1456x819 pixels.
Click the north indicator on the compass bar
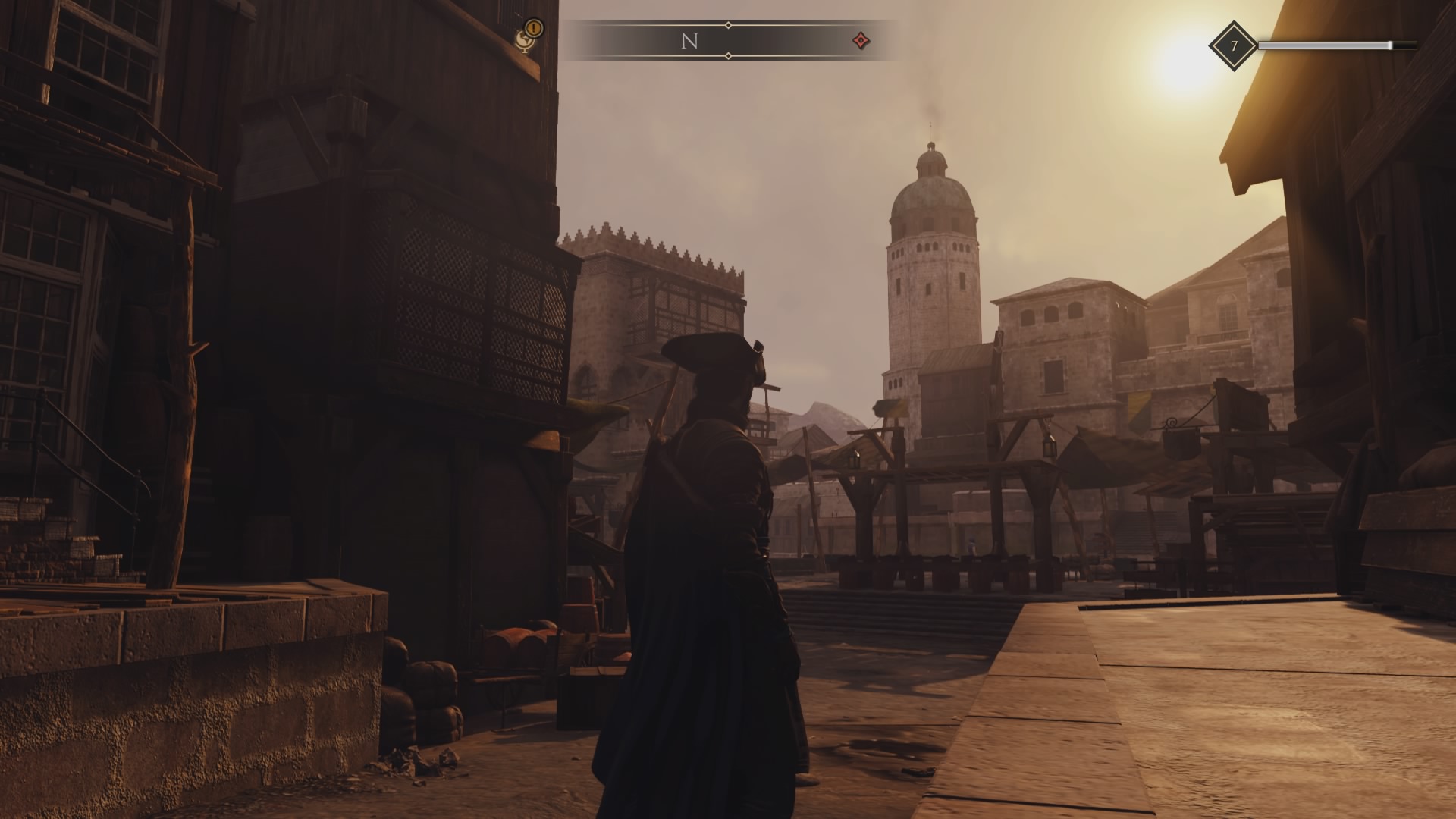(689, 42)
